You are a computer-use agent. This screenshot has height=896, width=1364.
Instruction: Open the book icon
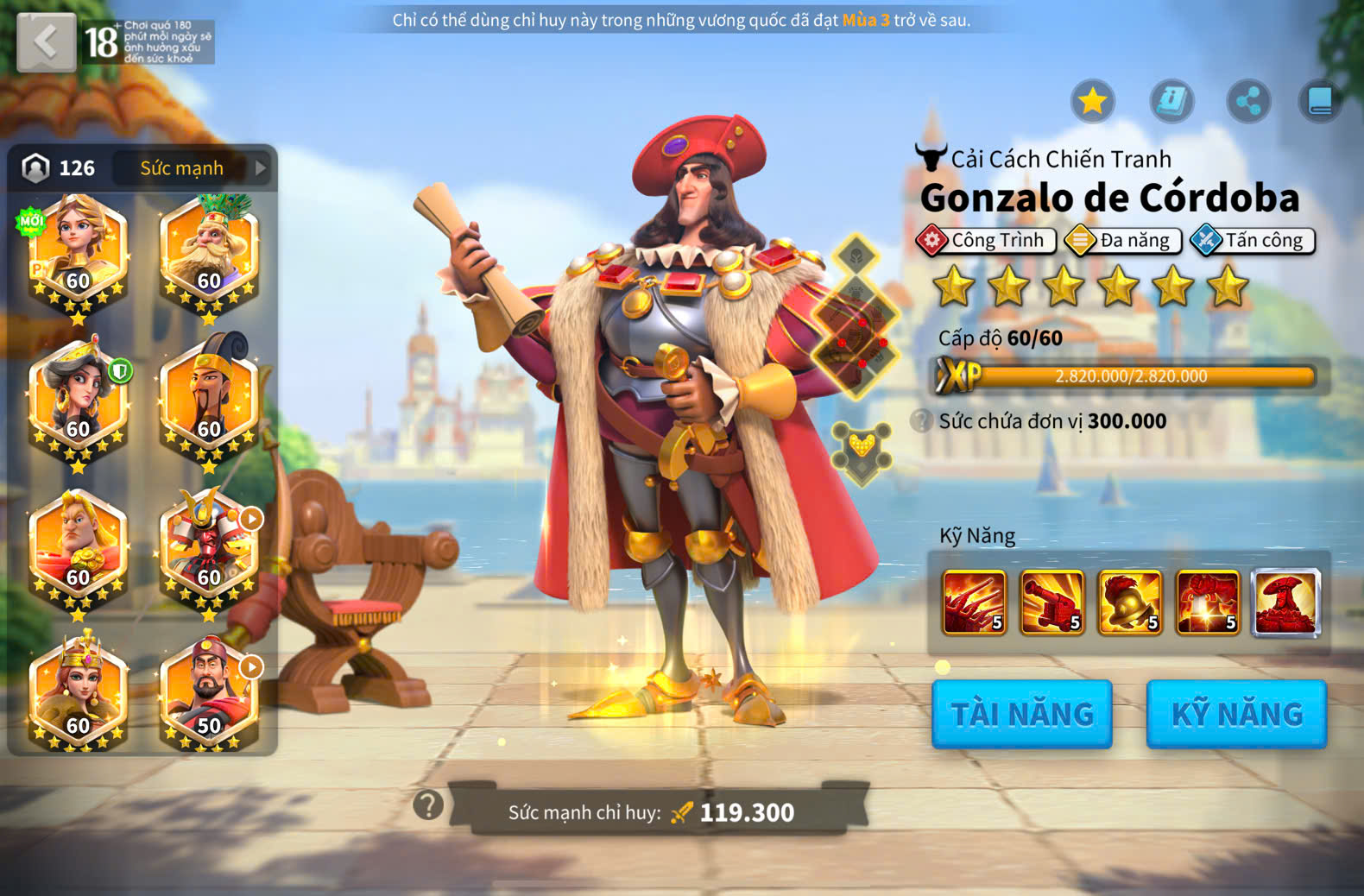pos(1320,101)
